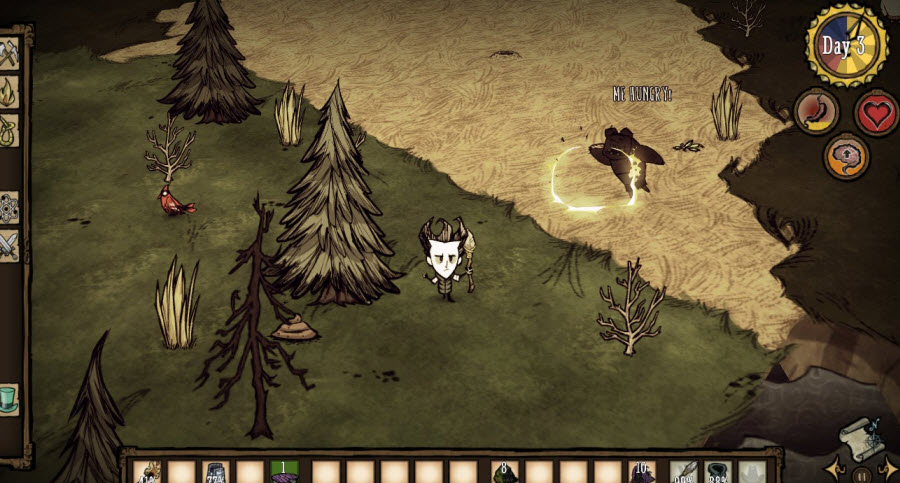Choose the inventory slot holding stack of 8
900x483 pixels.
click(x=505, y=472)
